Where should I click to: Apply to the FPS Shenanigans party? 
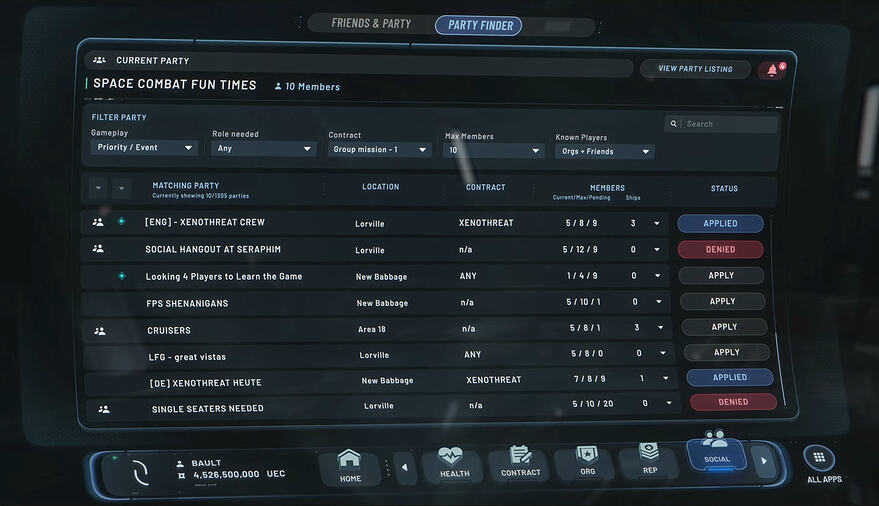point(722,301)
